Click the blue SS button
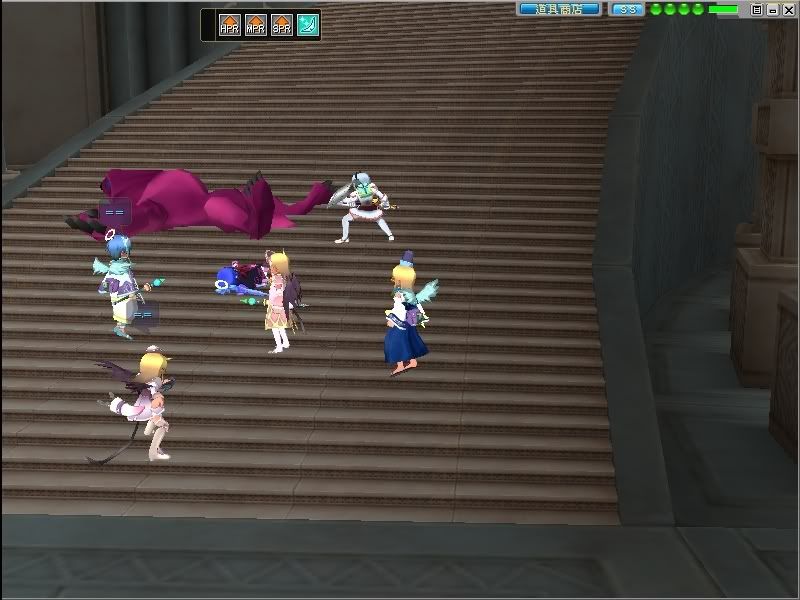Image resolution: width=800 pixels, height=600 pixels. [x=627, y=9]
